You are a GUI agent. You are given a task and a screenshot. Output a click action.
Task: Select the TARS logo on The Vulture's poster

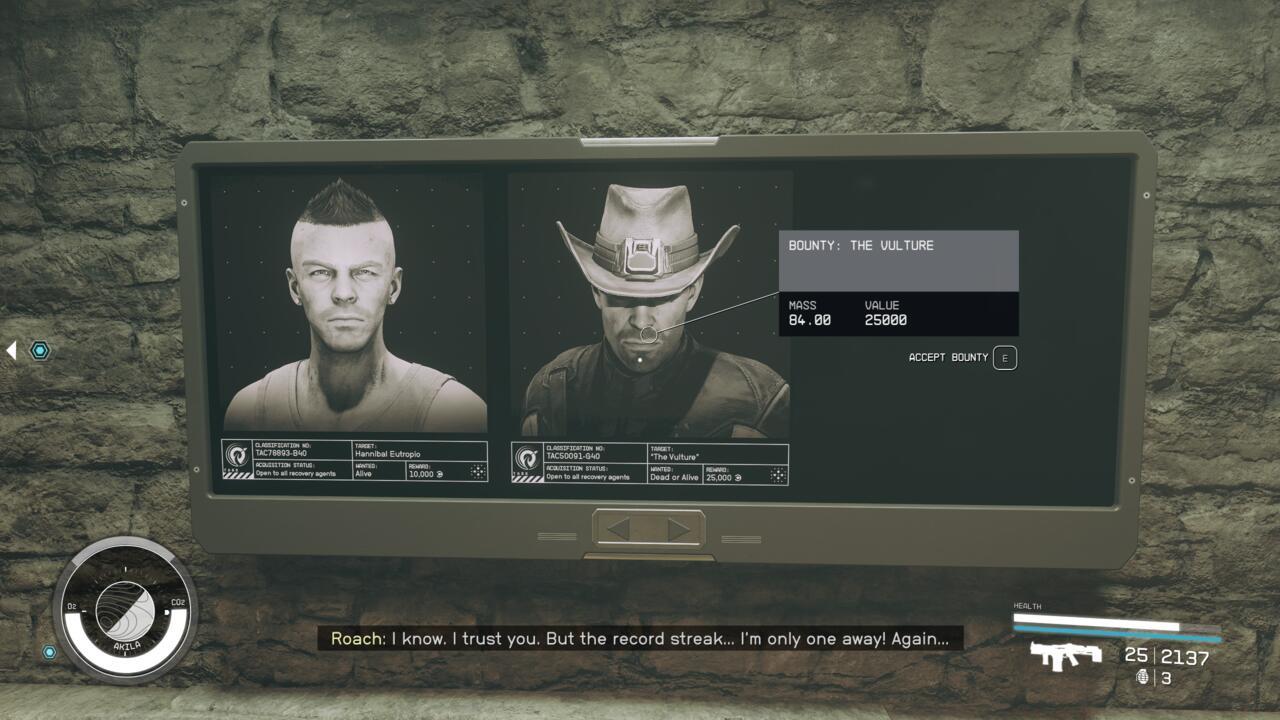526,458
